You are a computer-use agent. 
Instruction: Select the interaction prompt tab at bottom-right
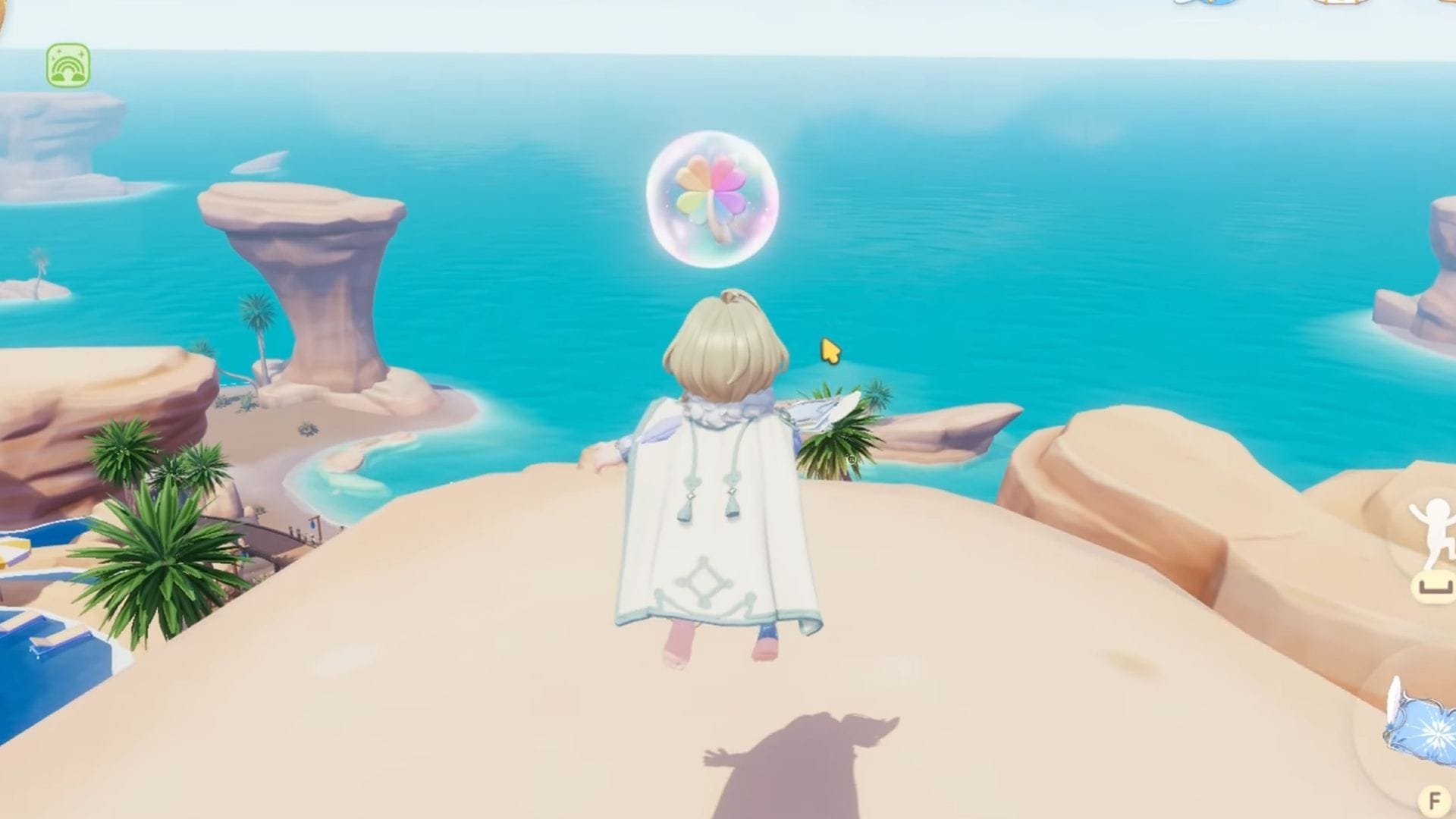pyautogui.click(x=1434, y=799)
